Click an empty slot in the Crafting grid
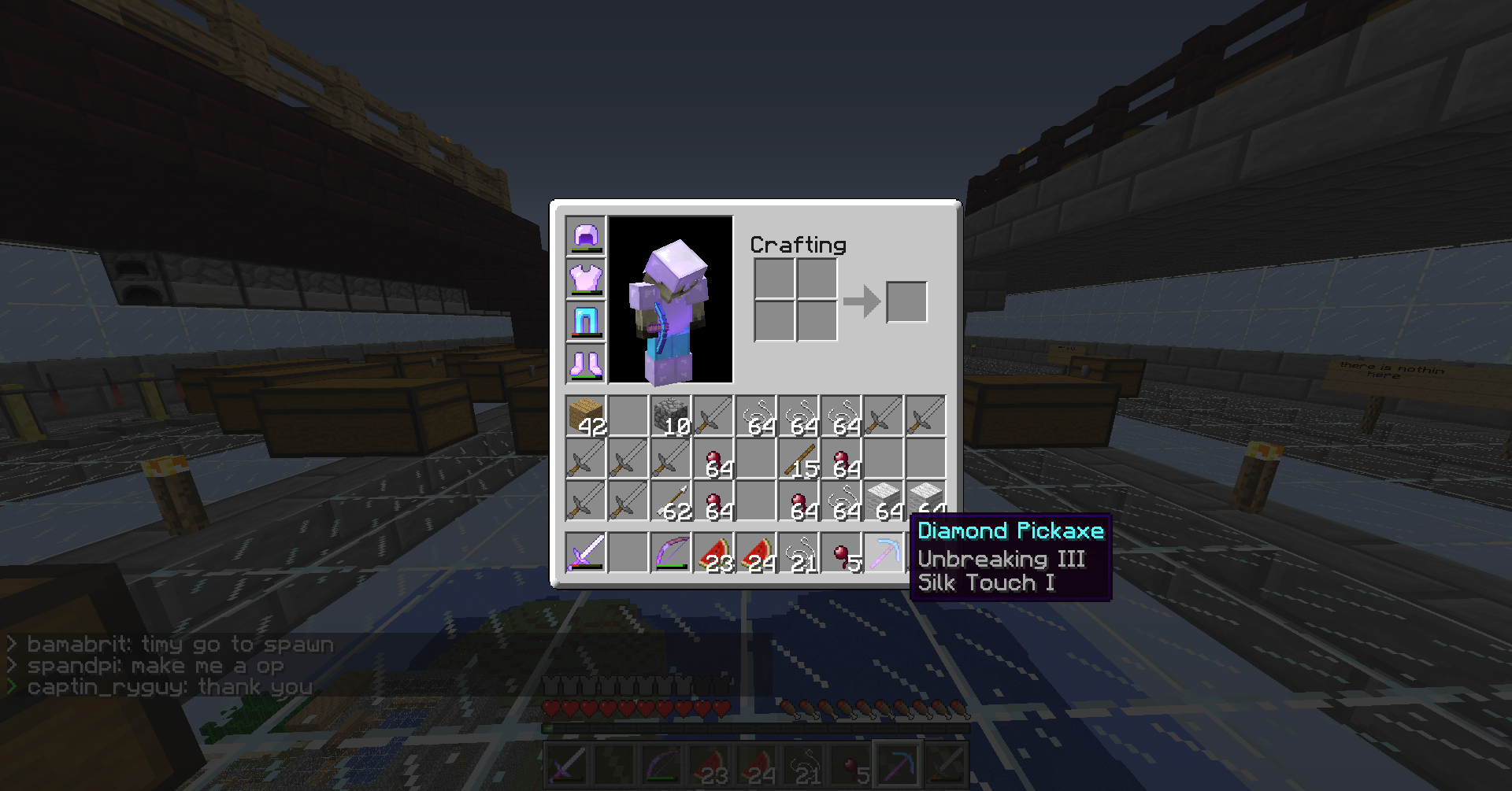 776,279
